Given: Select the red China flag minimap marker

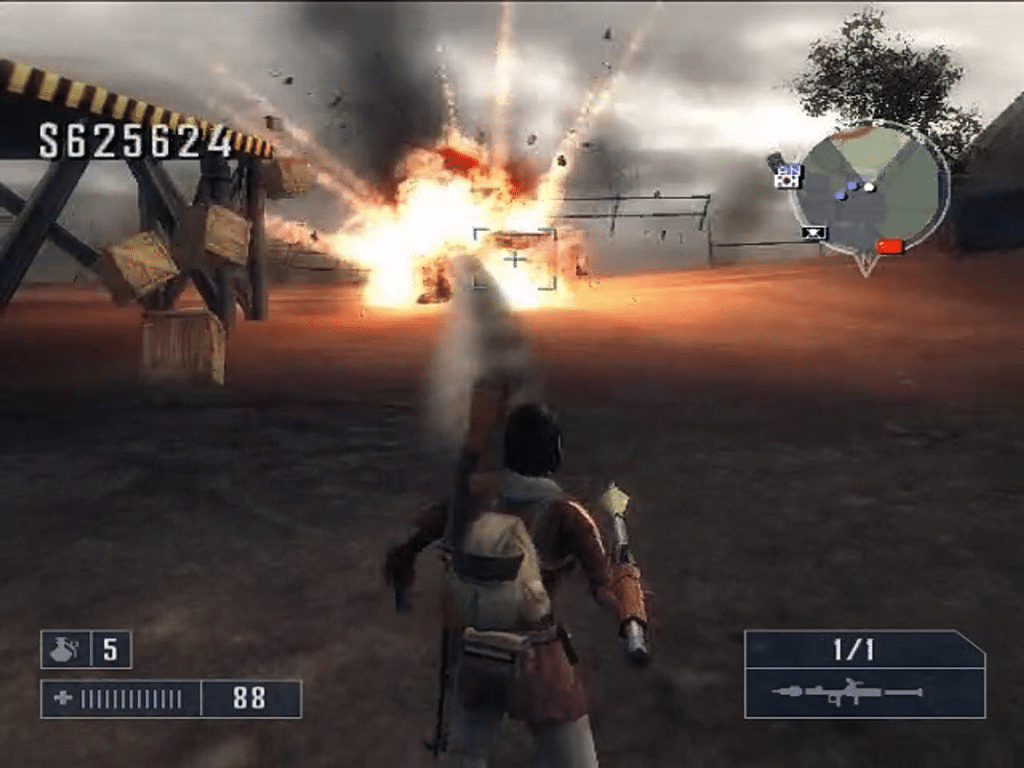Looking at the screenshot, I should (x=889, y=246).
